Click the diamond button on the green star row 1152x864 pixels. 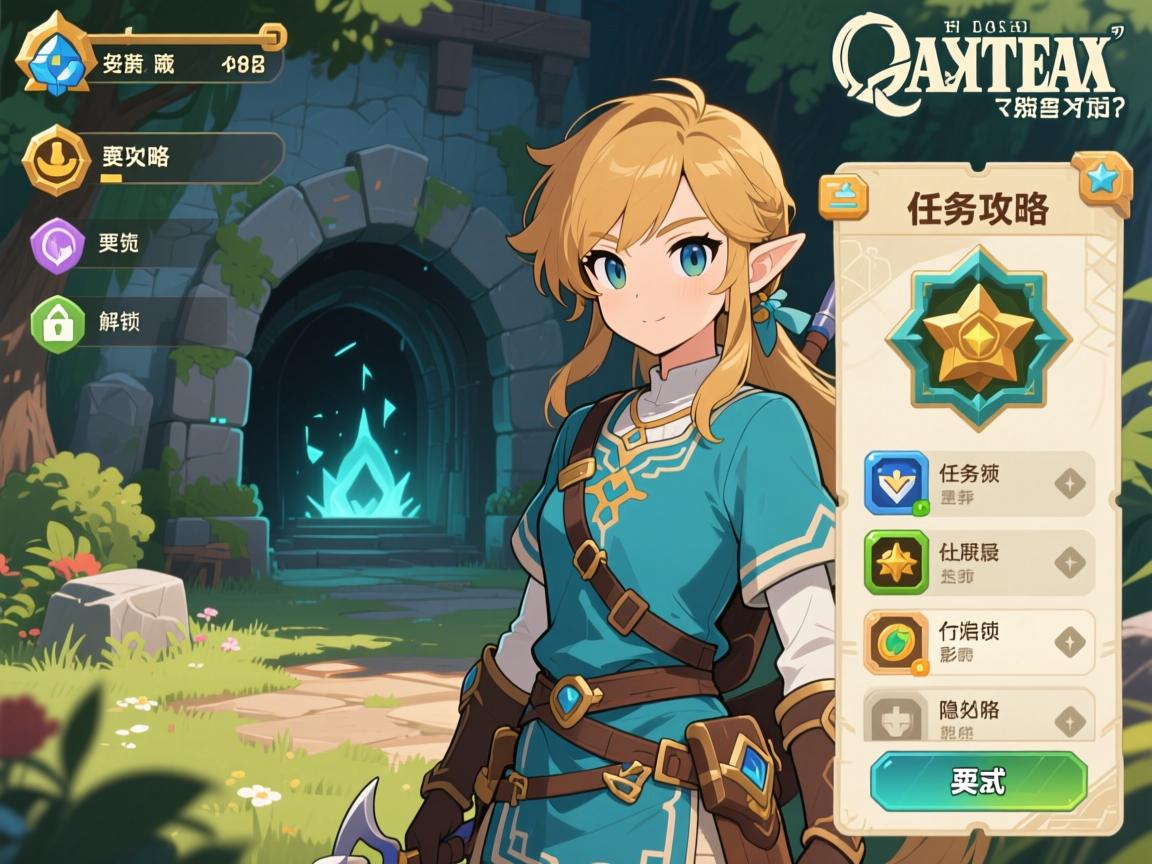click(1069, 563)
